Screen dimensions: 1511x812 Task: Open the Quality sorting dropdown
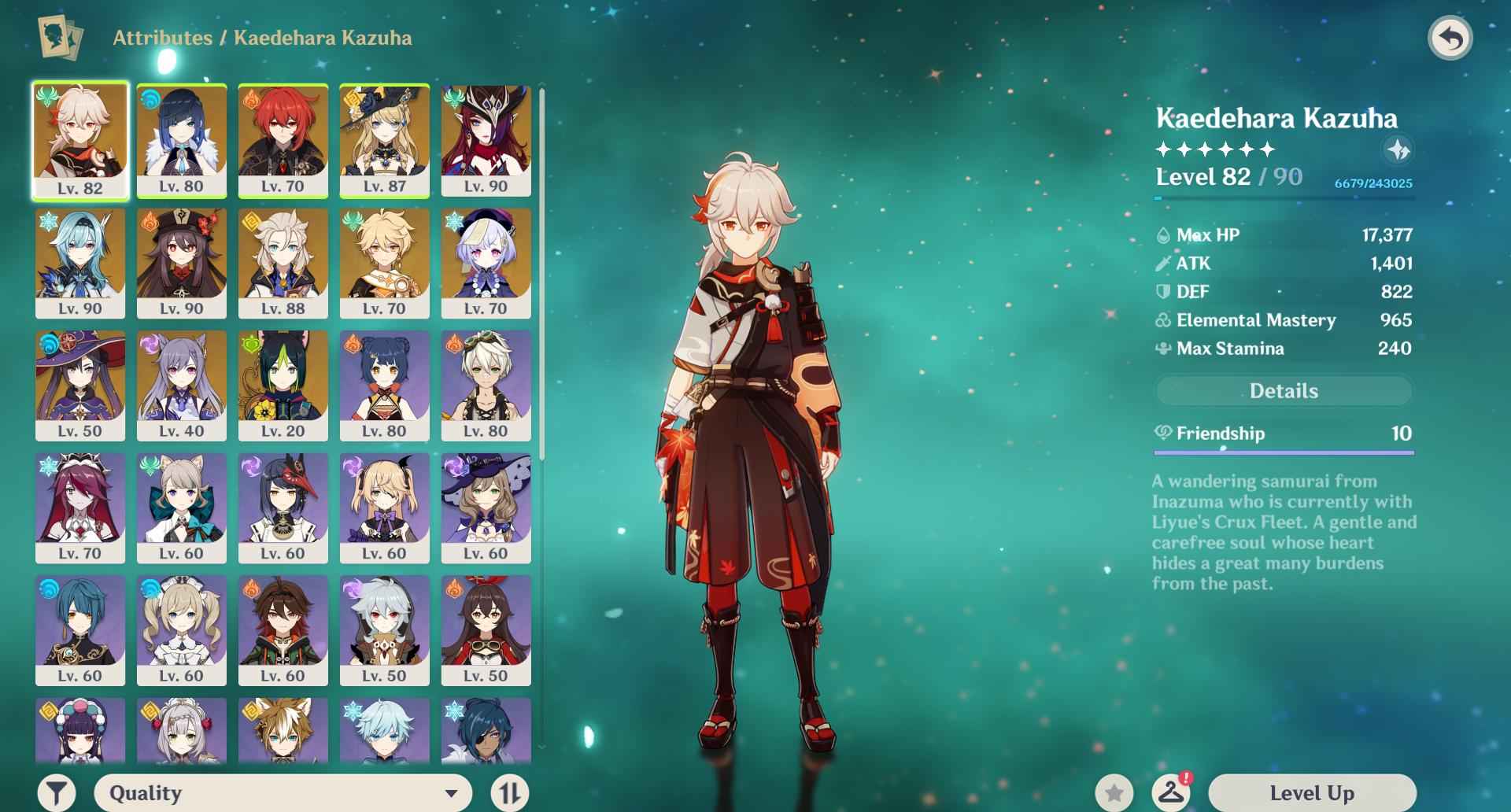pos(283,793)
